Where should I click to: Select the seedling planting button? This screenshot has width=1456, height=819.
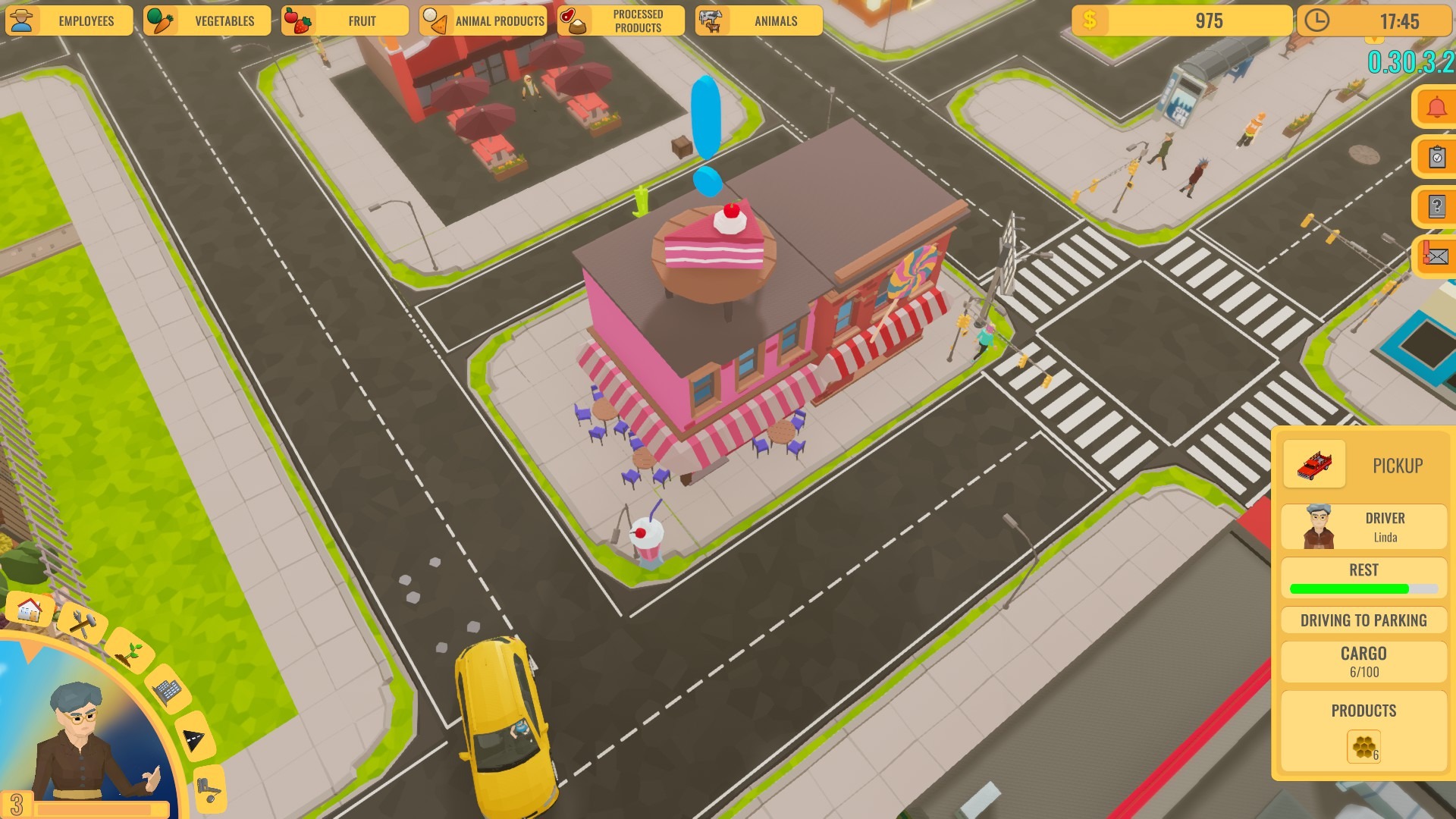(129, 652)
